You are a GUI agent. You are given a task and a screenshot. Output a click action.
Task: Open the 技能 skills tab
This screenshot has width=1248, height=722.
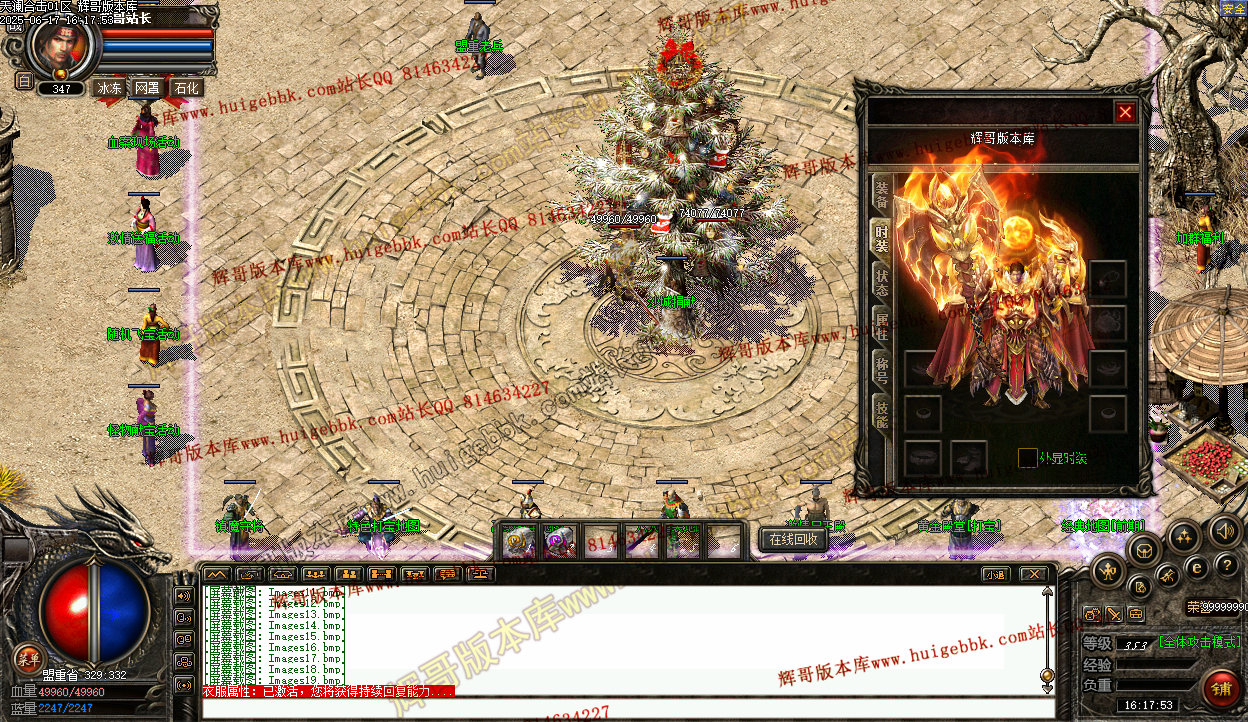click(881, 410)
